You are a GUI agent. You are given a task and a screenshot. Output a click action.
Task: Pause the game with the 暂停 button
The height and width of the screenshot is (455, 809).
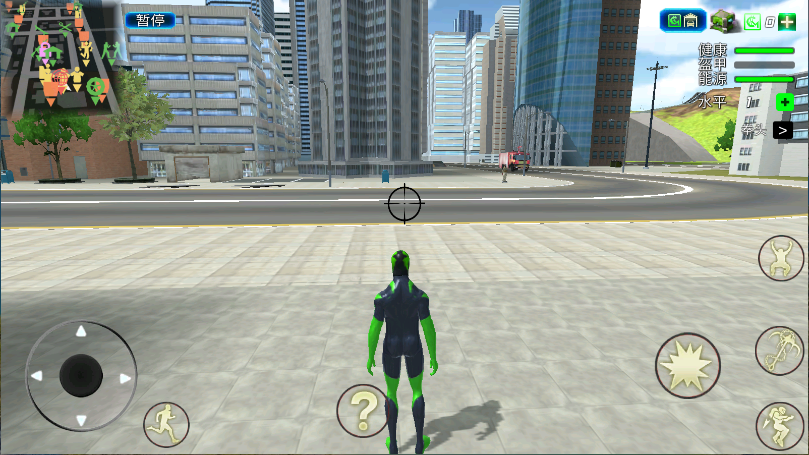point(150,20)
